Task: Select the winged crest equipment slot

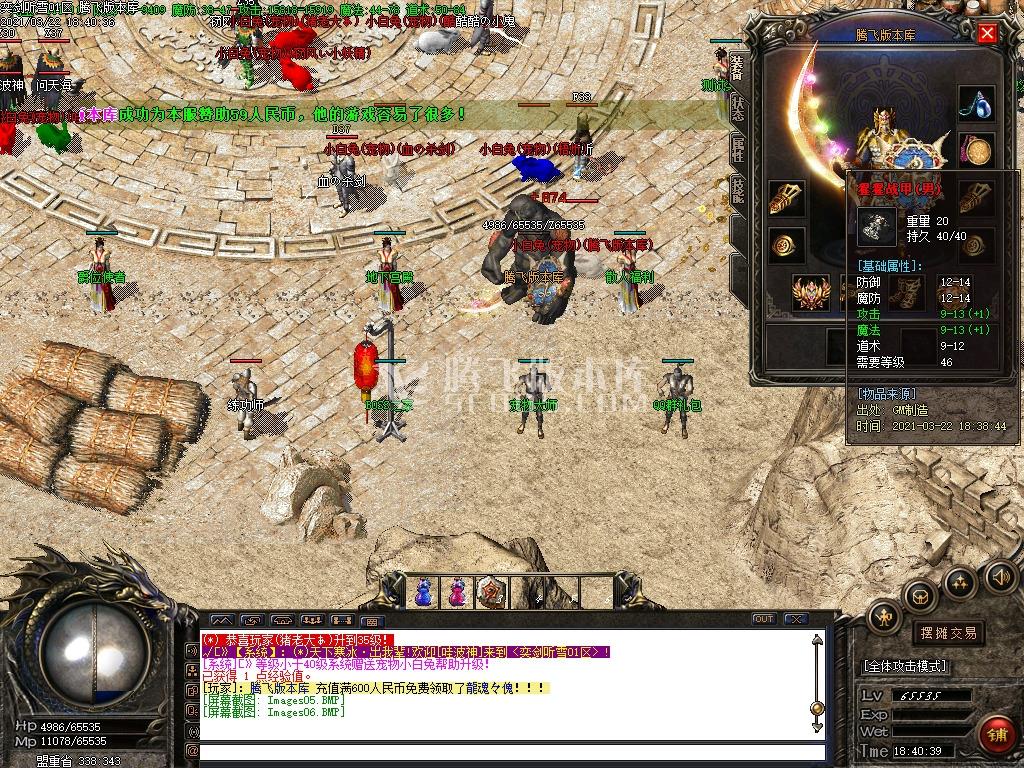Action: click(x=811, y=293)
